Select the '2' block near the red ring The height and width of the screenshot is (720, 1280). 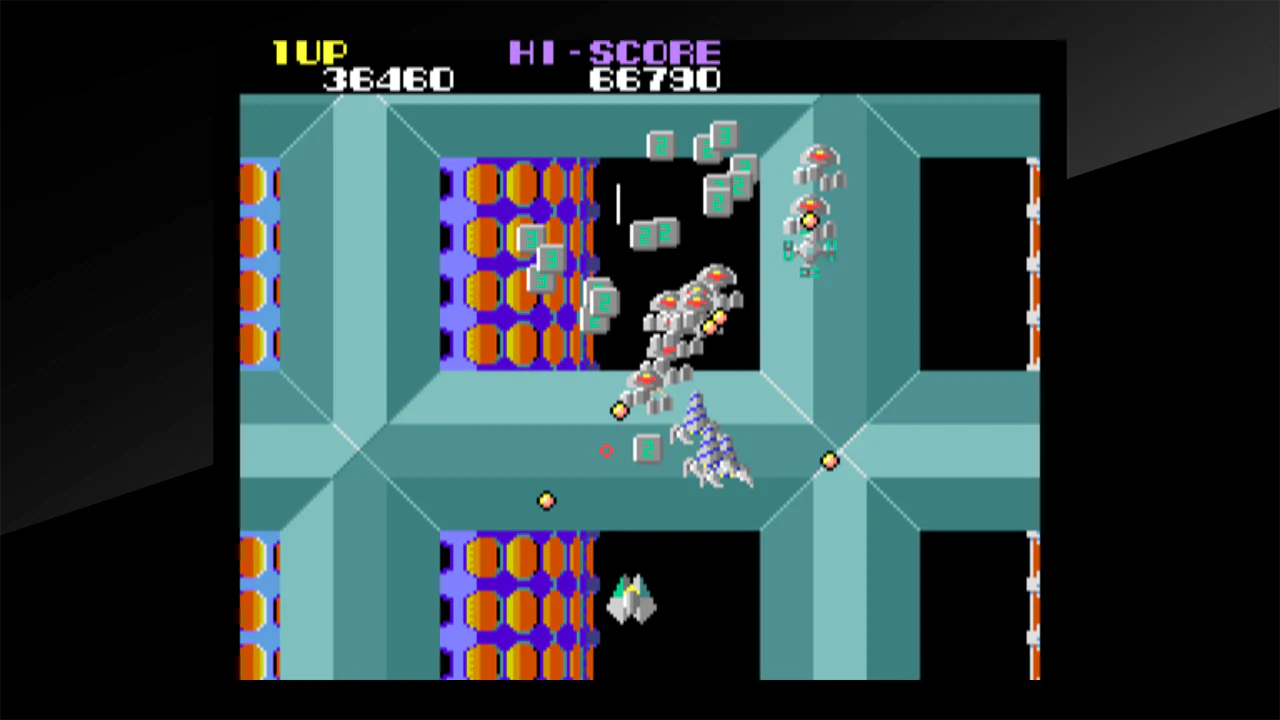(x=647, y=451)
